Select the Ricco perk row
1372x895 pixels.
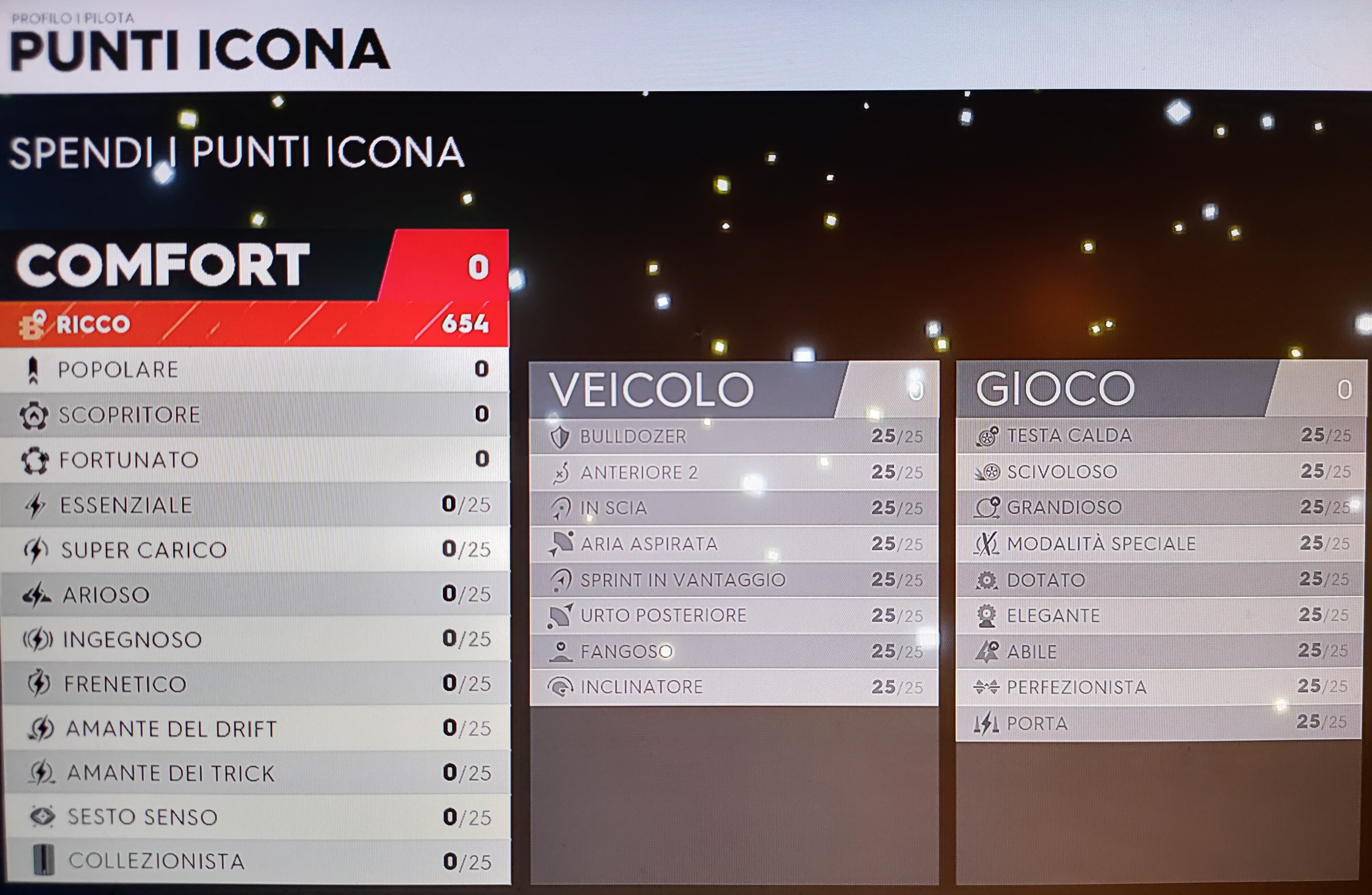click(254, 324)
